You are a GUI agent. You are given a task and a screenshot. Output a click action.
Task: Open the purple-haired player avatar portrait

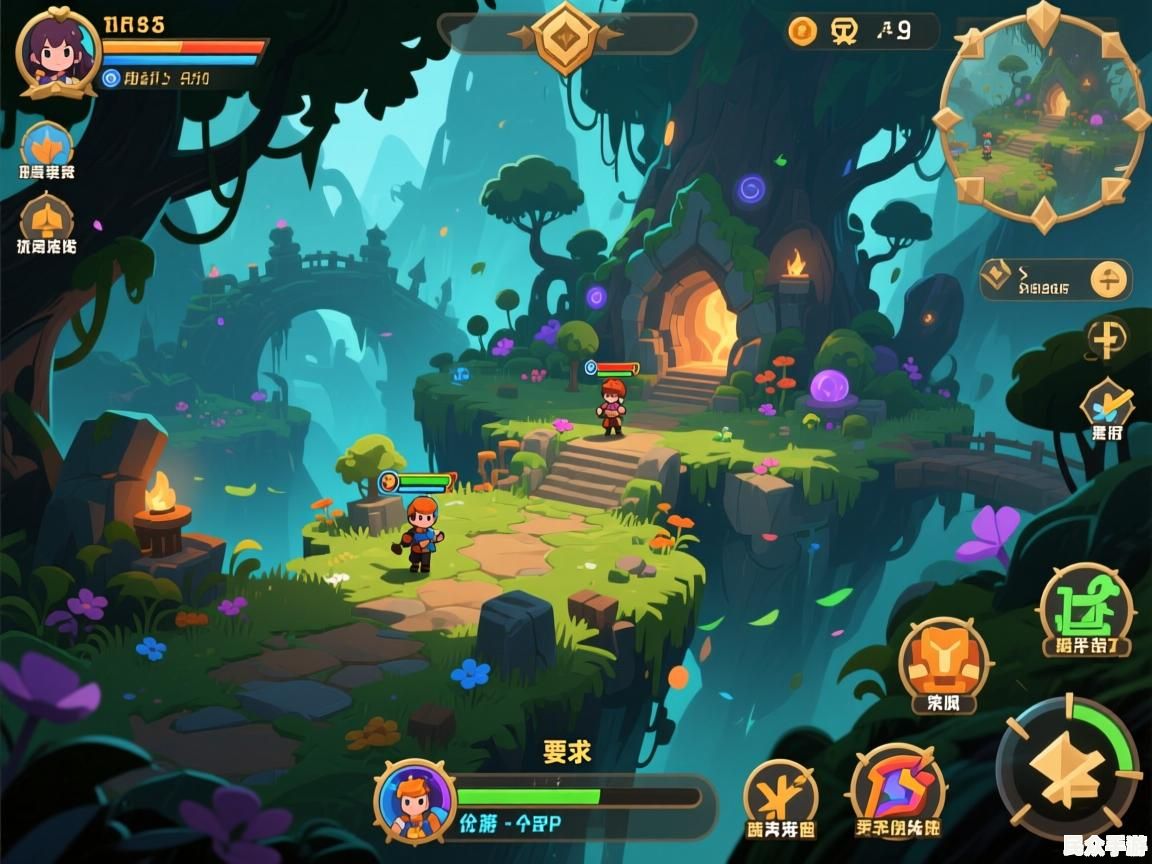[57, 50]
